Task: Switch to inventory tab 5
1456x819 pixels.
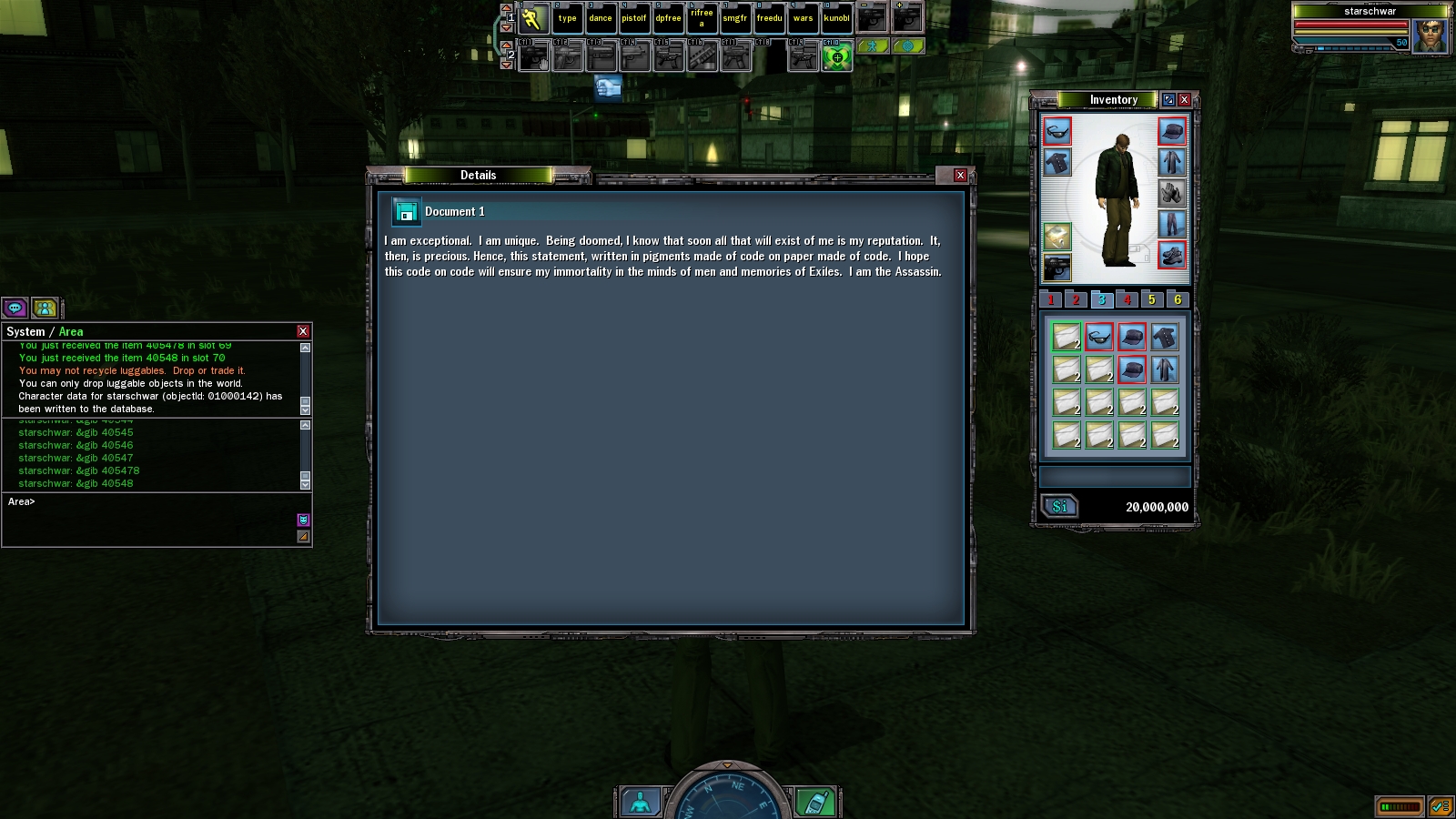Action: point(1152,299)
